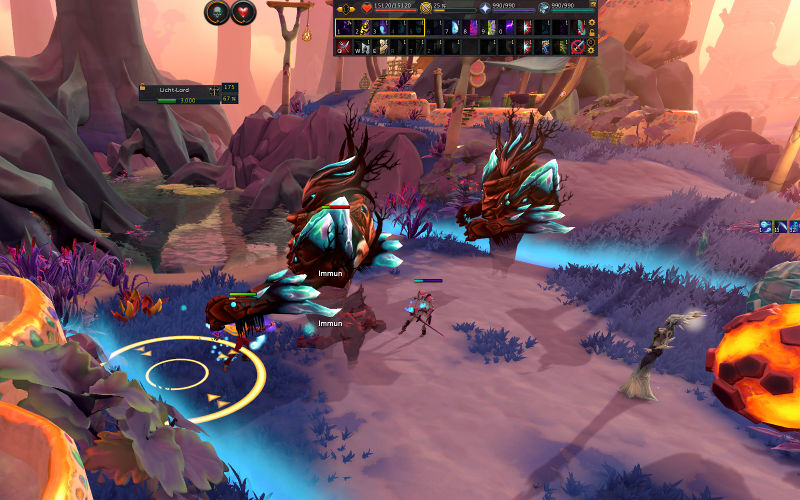Toggle the action bar padlock
This screenshot has width=800, height=500.
click(591, 33)
